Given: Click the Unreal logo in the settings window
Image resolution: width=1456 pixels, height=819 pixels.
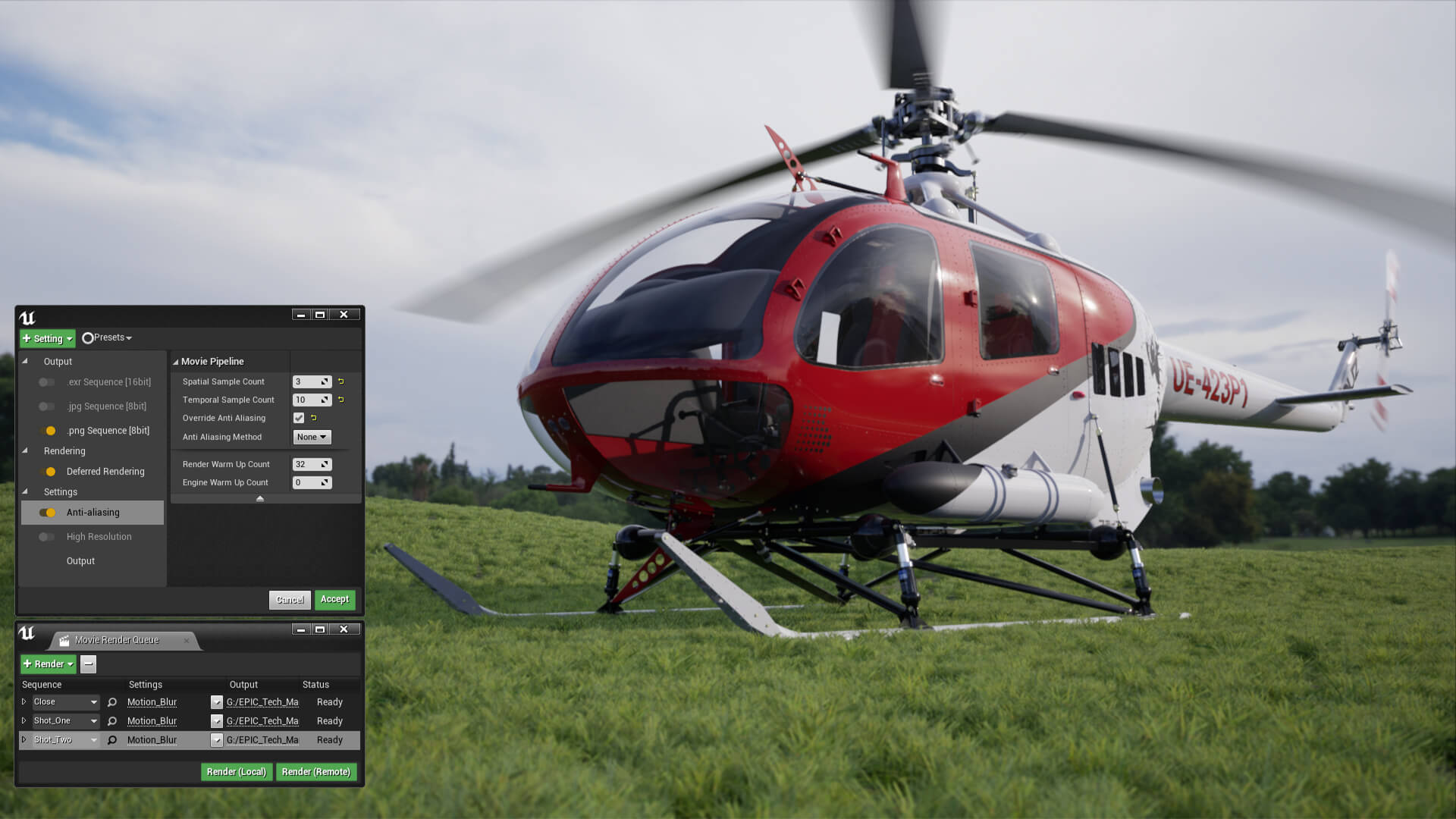Looking at the screenshot, I should coord(27,318).
